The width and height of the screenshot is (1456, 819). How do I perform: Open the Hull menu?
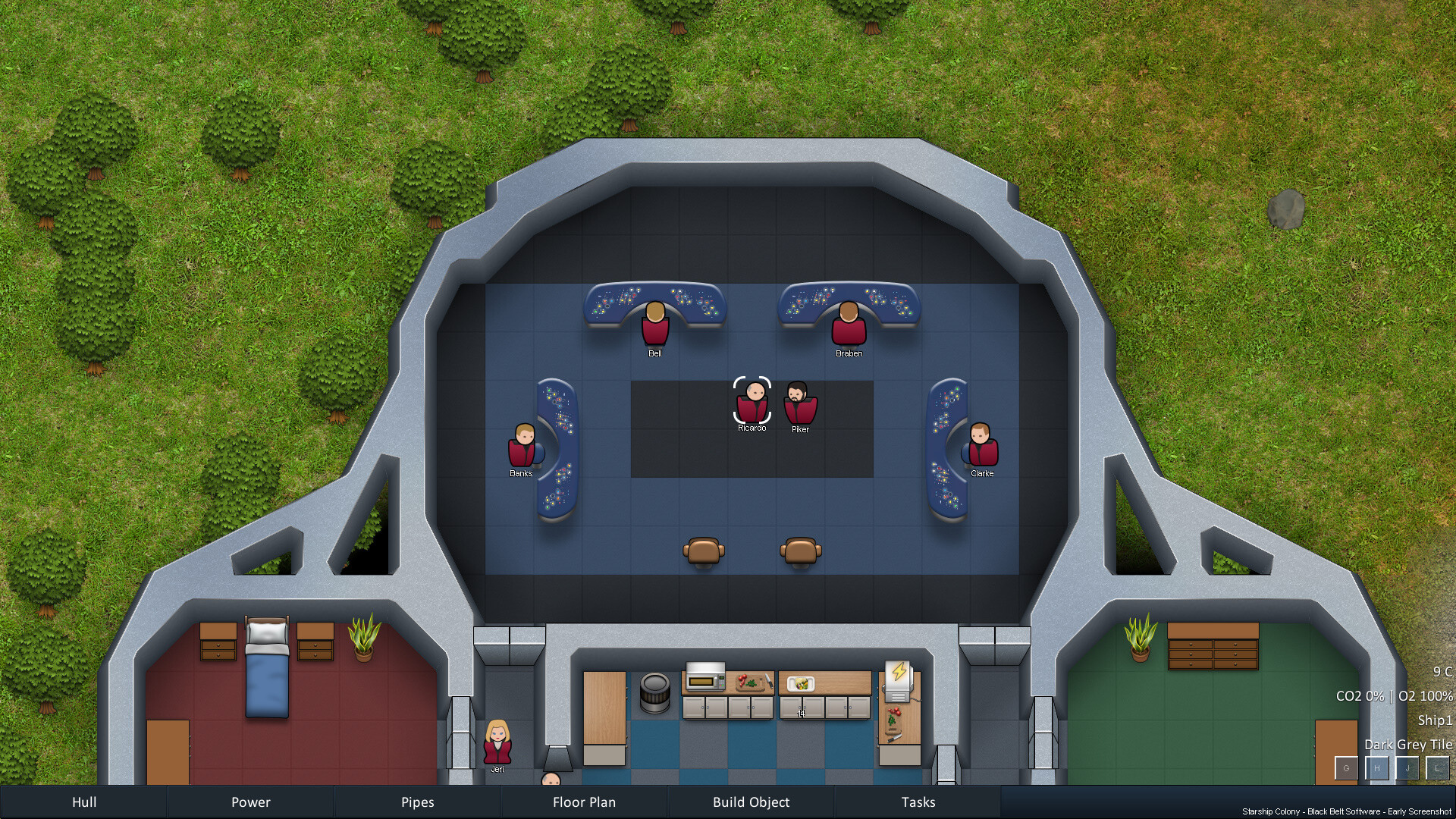pyautogui.click(x=83, y=802)
